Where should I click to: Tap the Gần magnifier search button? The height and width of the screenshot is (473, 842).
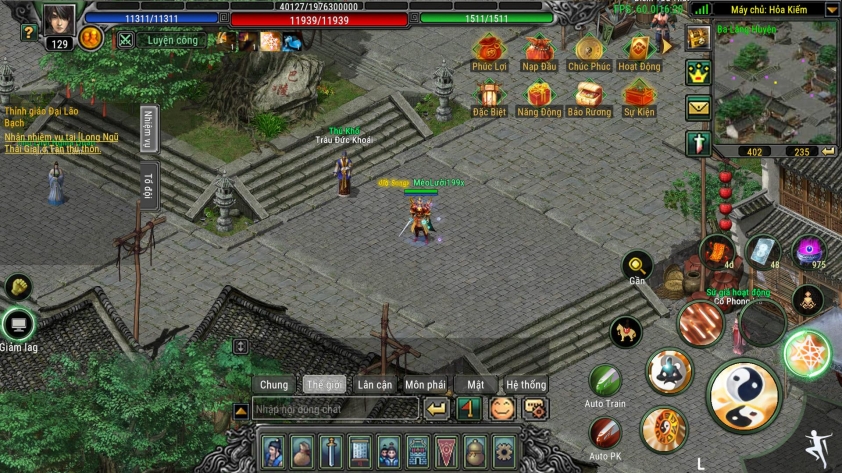click(636, 265)
